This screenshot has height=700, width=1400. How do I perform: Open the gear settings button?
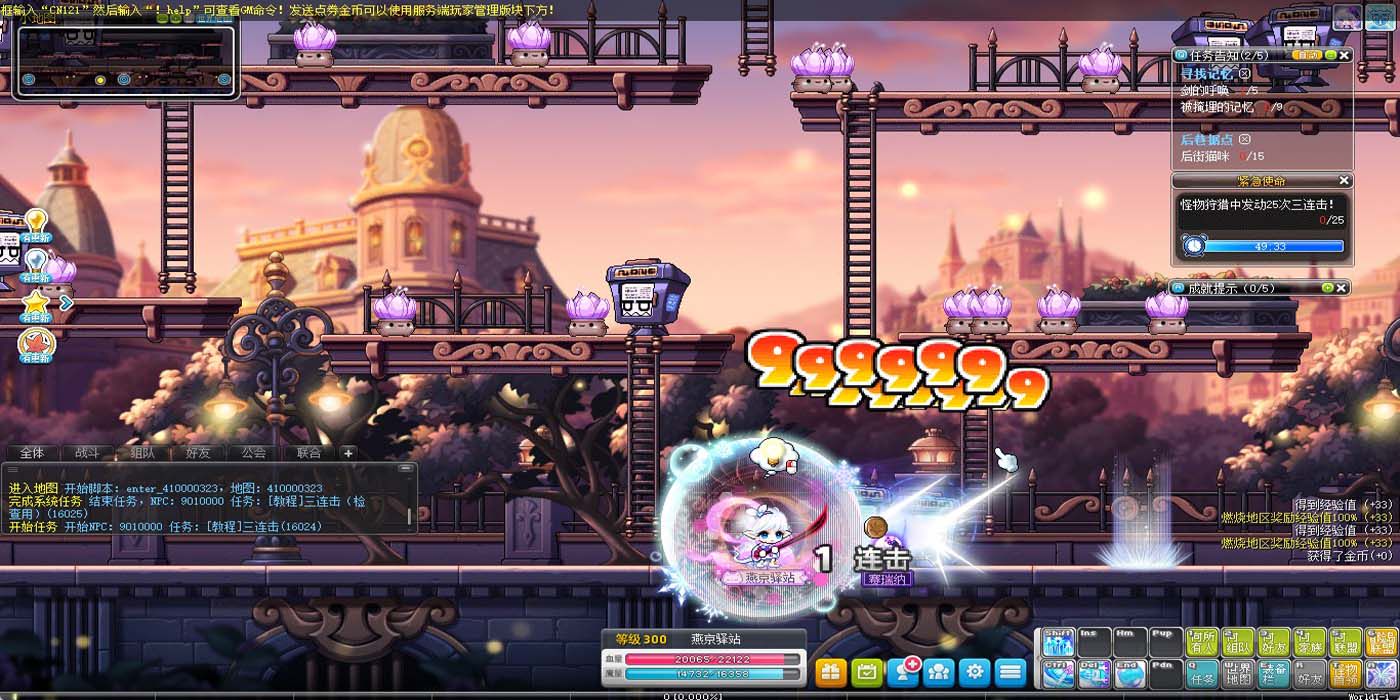point(975,672)
